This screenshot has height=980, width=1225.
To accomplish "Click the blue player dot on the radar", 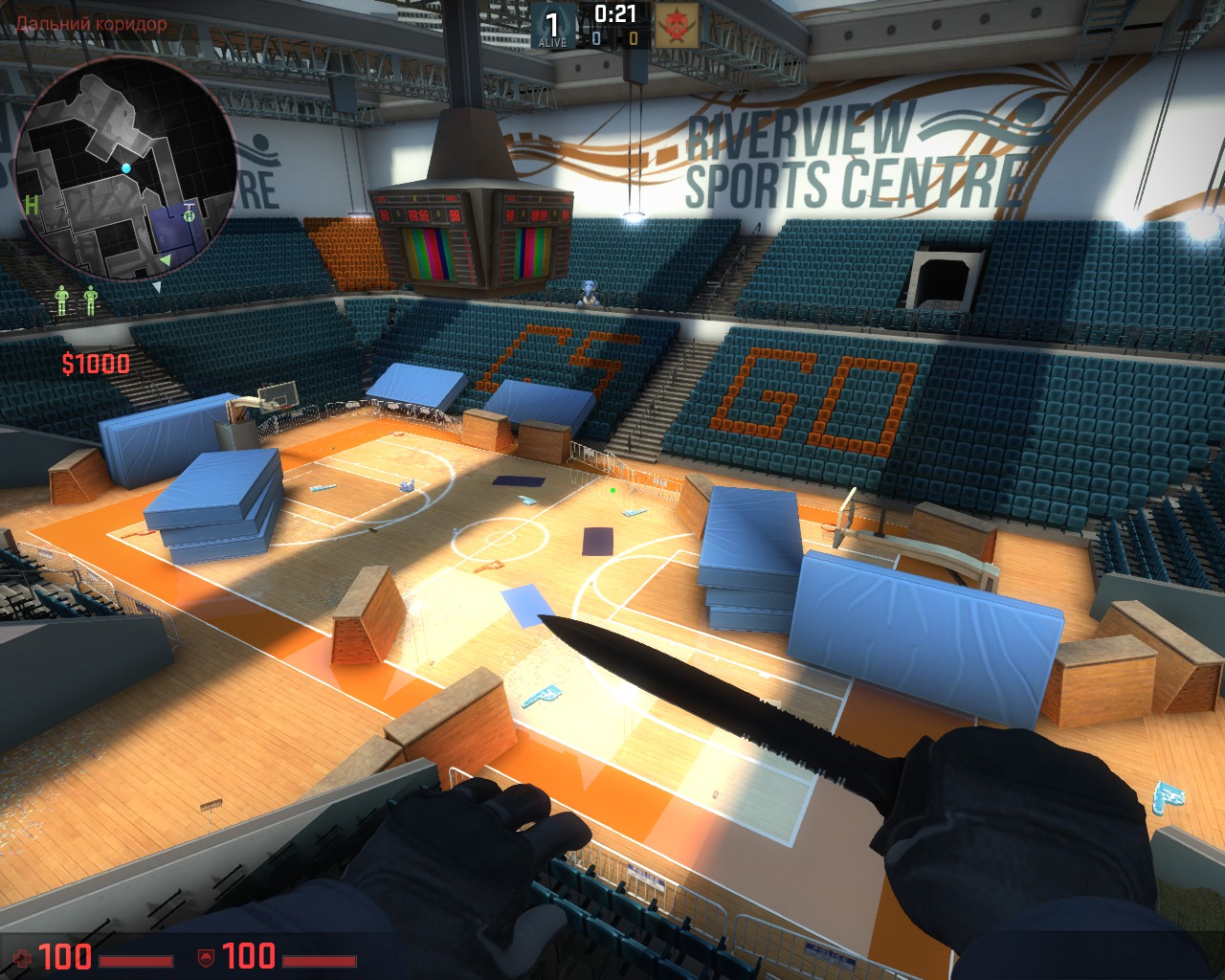I will [126, 168].
